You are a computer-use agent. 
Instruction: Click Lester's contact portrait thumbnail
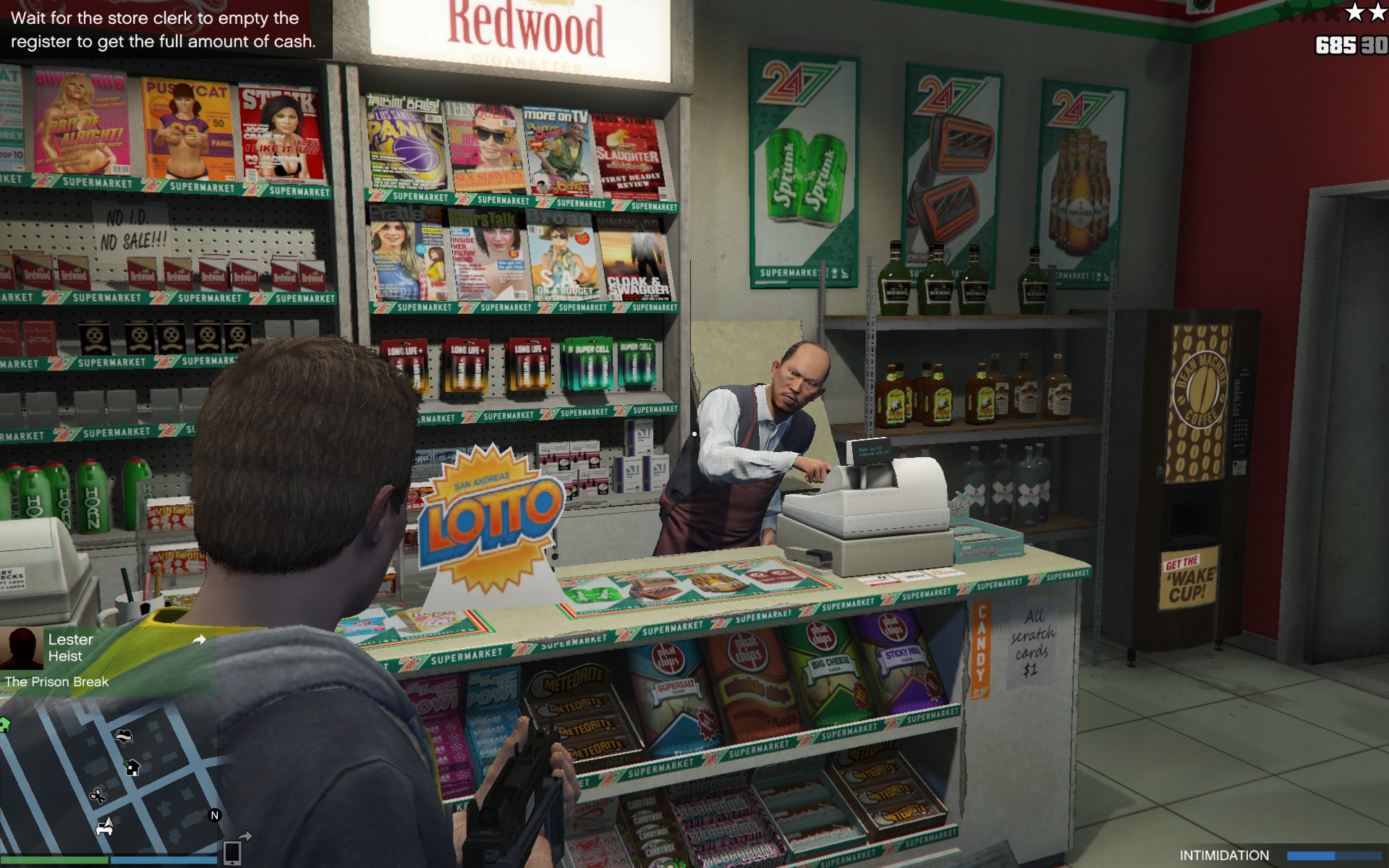point(22,648)
